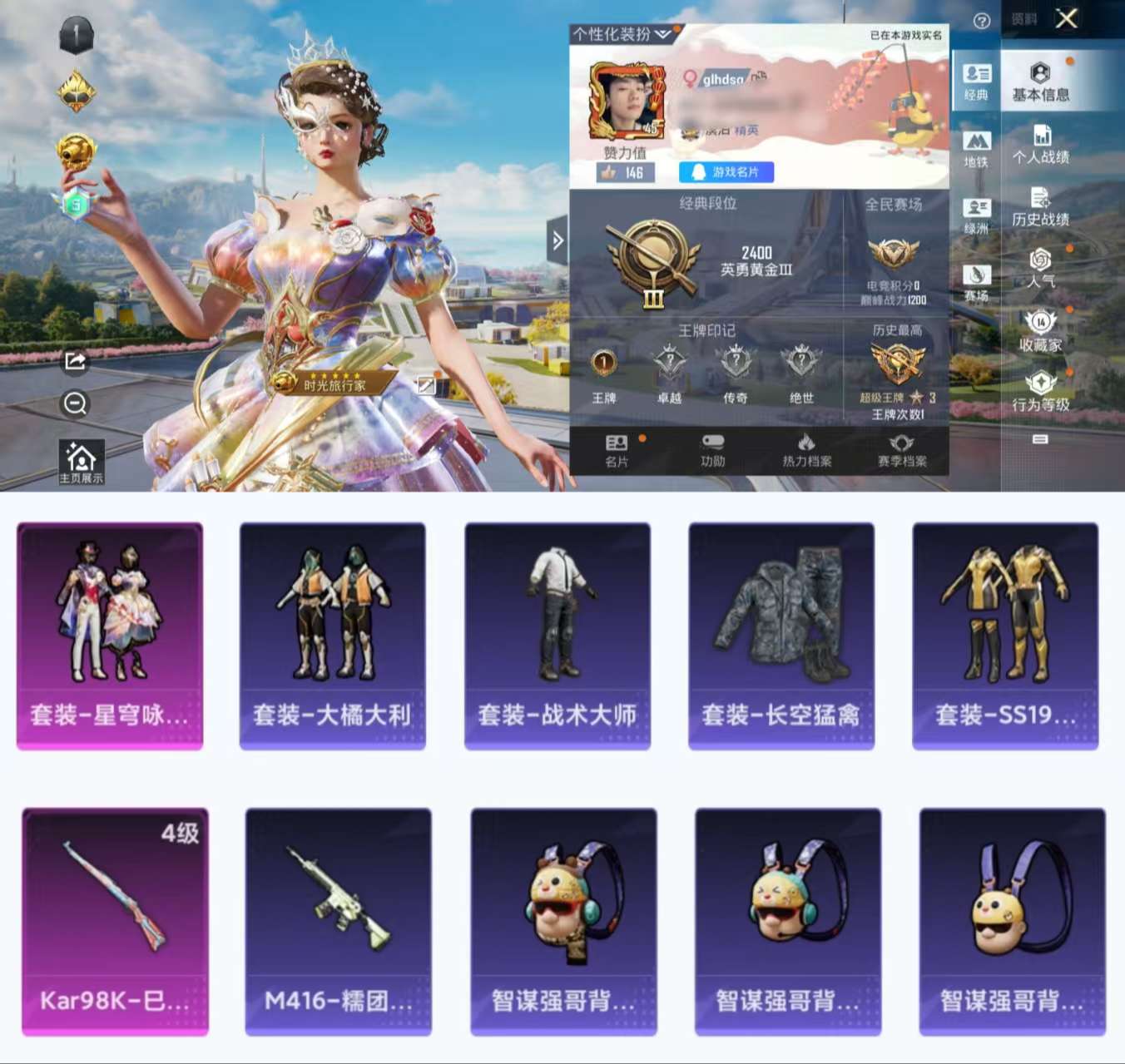Open the 历史战绩 history records icon
1125x1064 pixels.
click(1041, 199)
